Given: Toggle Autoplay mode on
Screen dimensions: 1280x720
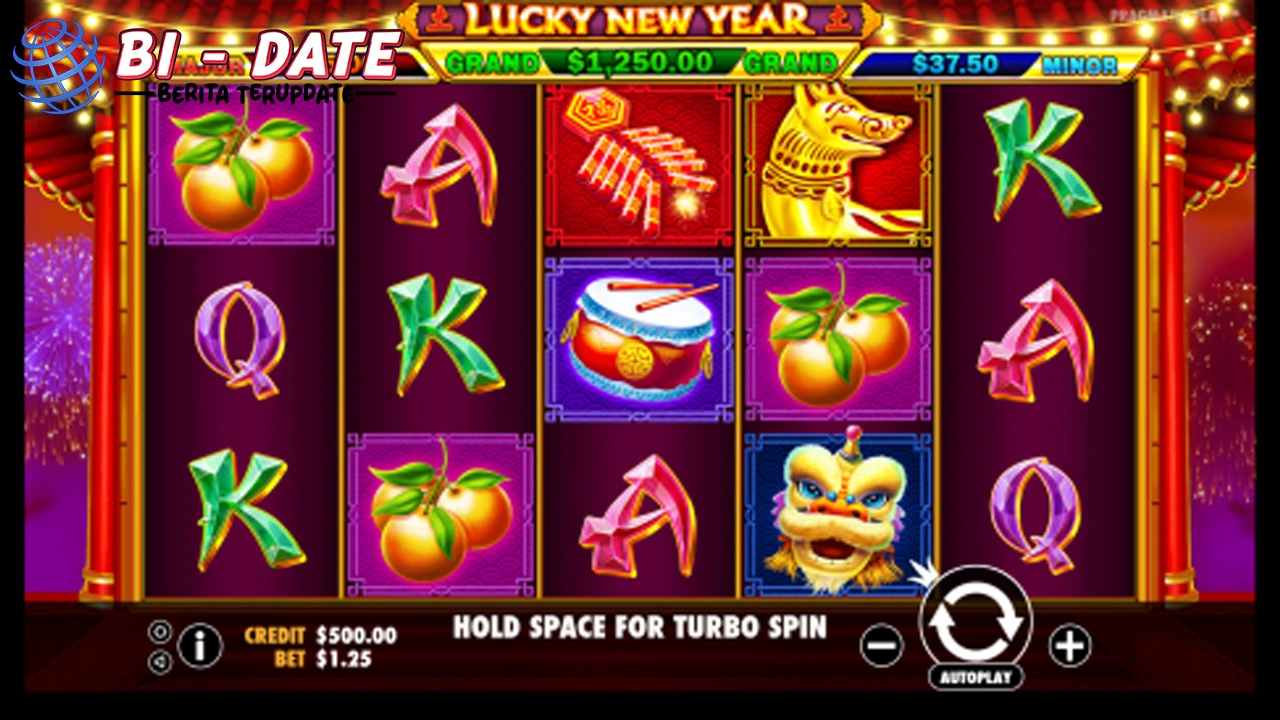Looking at the screenshot, I should tap(975, 679).
